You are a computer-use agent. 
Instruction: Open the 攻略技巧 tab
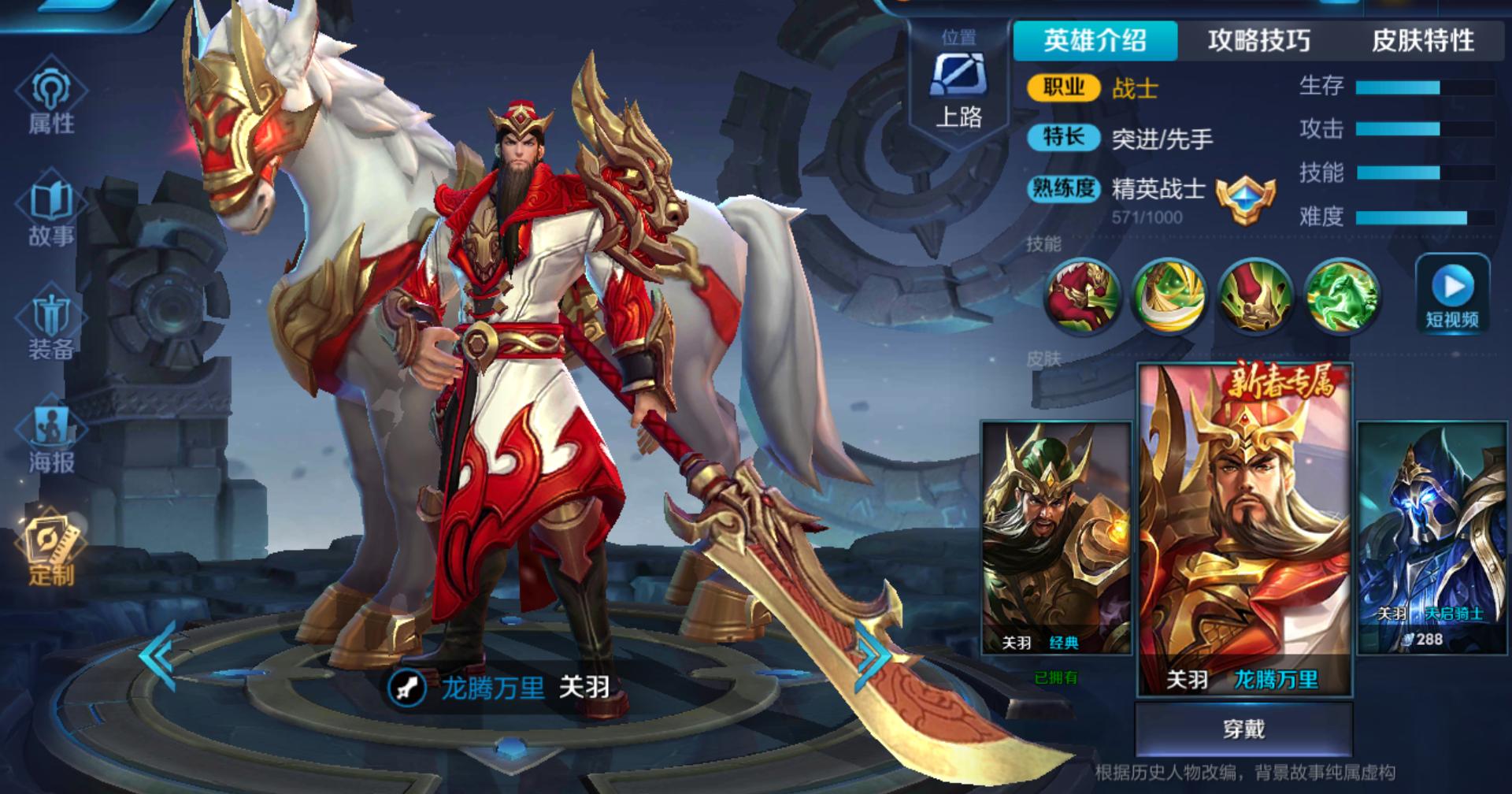click(1258, 40)
